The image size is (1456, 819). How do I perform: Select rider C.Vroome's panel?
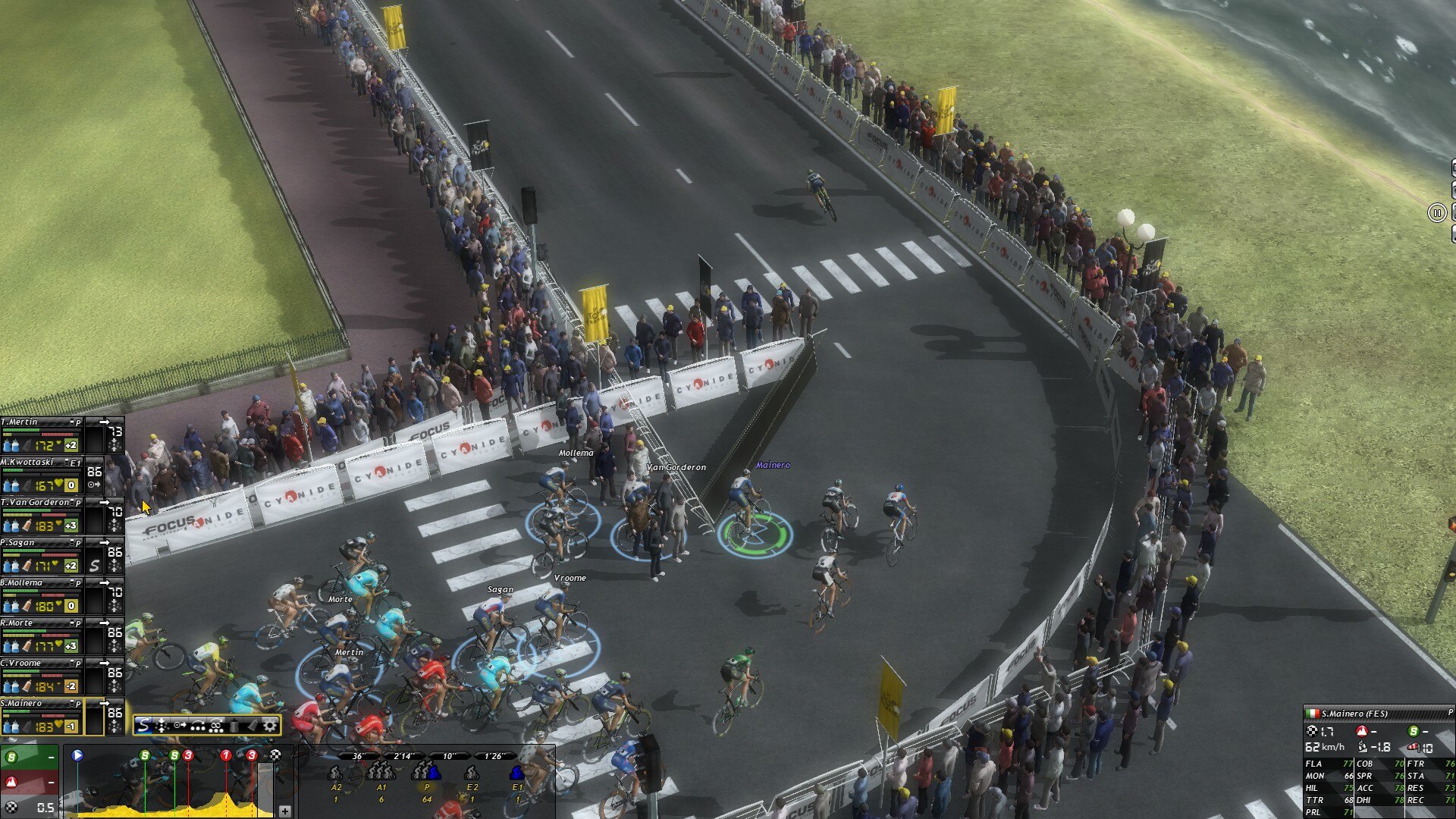tap(42, 676)
